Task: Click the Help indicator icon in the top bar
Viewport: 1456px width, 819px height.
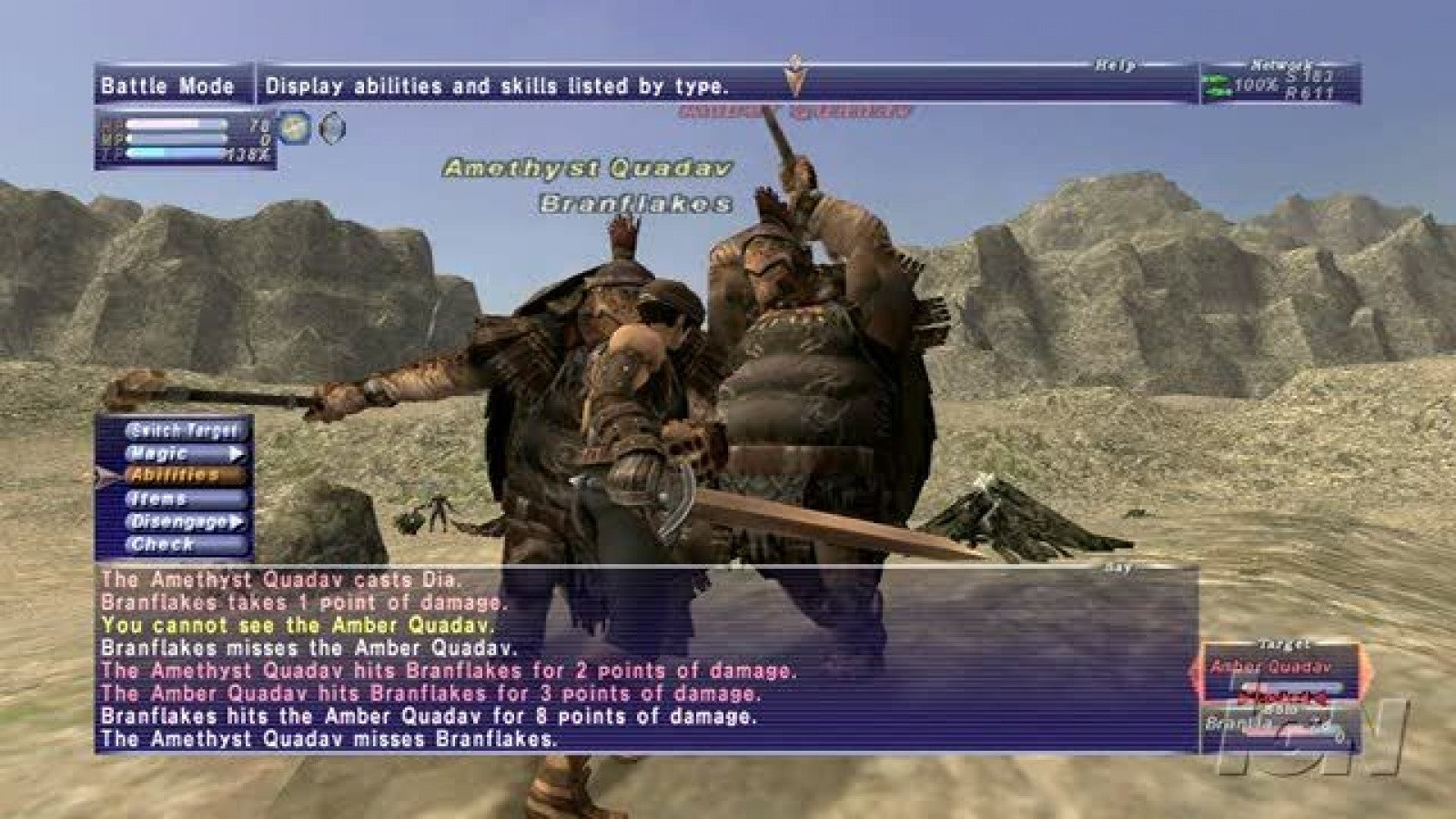Action: coord(1117,64)
